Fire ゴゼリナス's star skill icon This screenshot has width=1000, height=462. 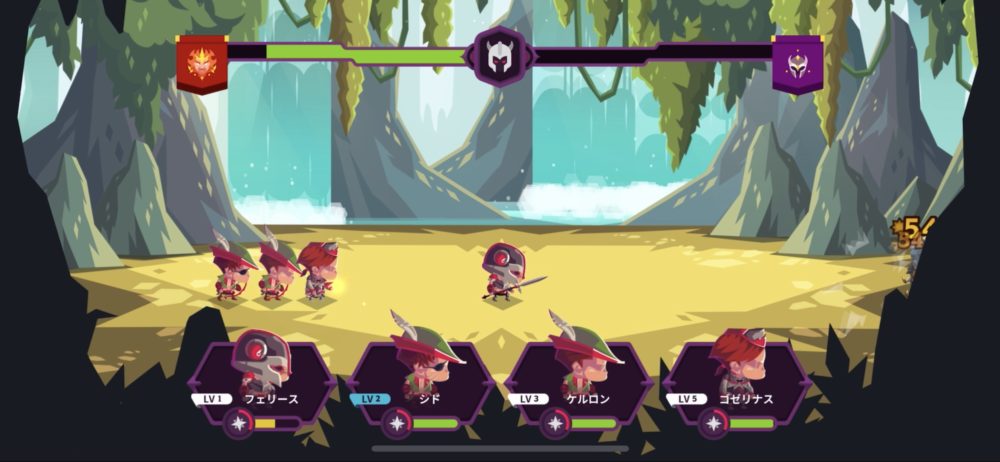coord(714,424)
